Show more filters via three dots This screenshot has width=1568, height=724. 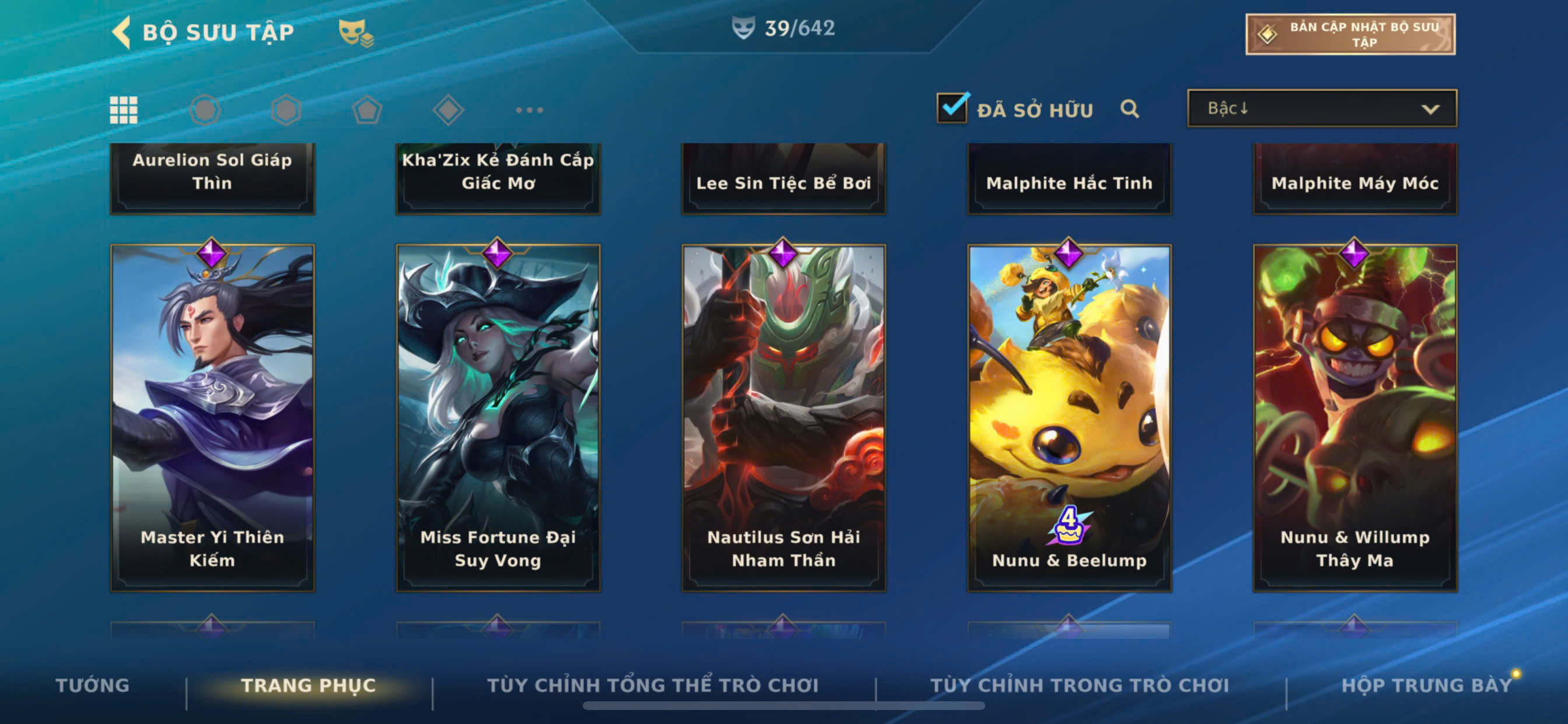[x=529, y=110]
